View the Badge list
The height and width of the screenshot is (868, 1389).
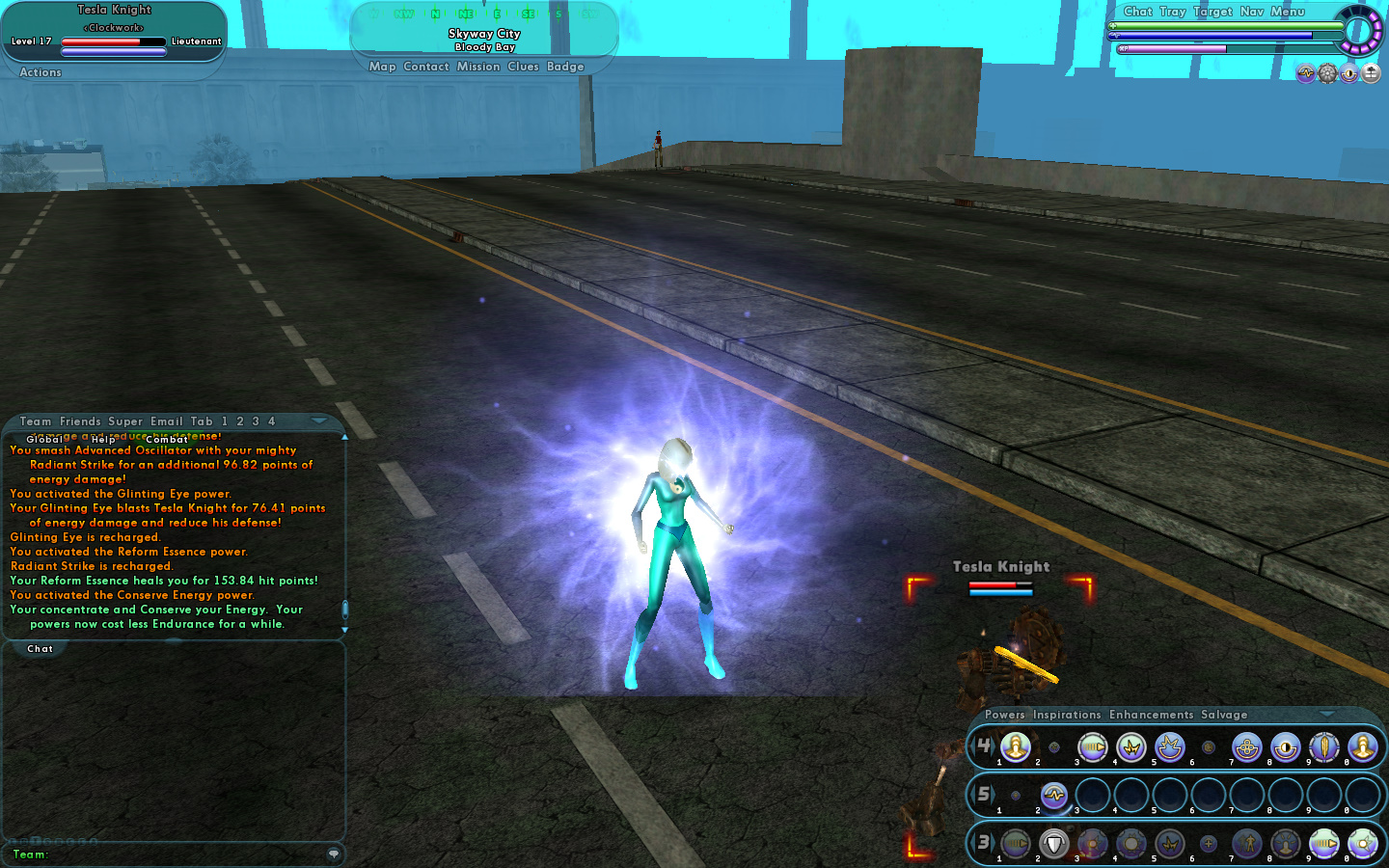coord(565,67)
